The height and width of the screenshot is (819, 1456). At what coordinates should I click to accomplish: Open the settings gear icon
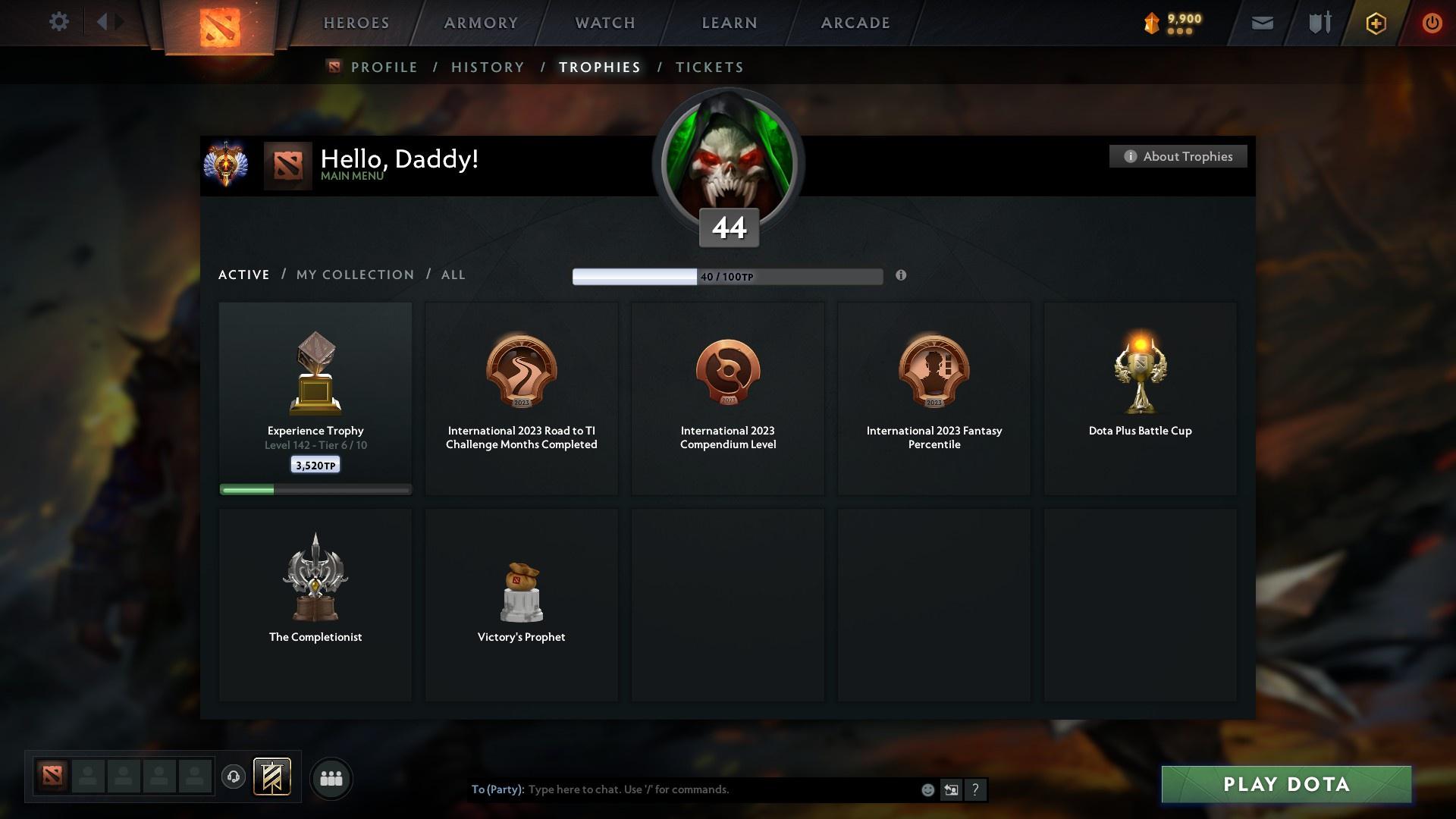(x=58, y=22)
